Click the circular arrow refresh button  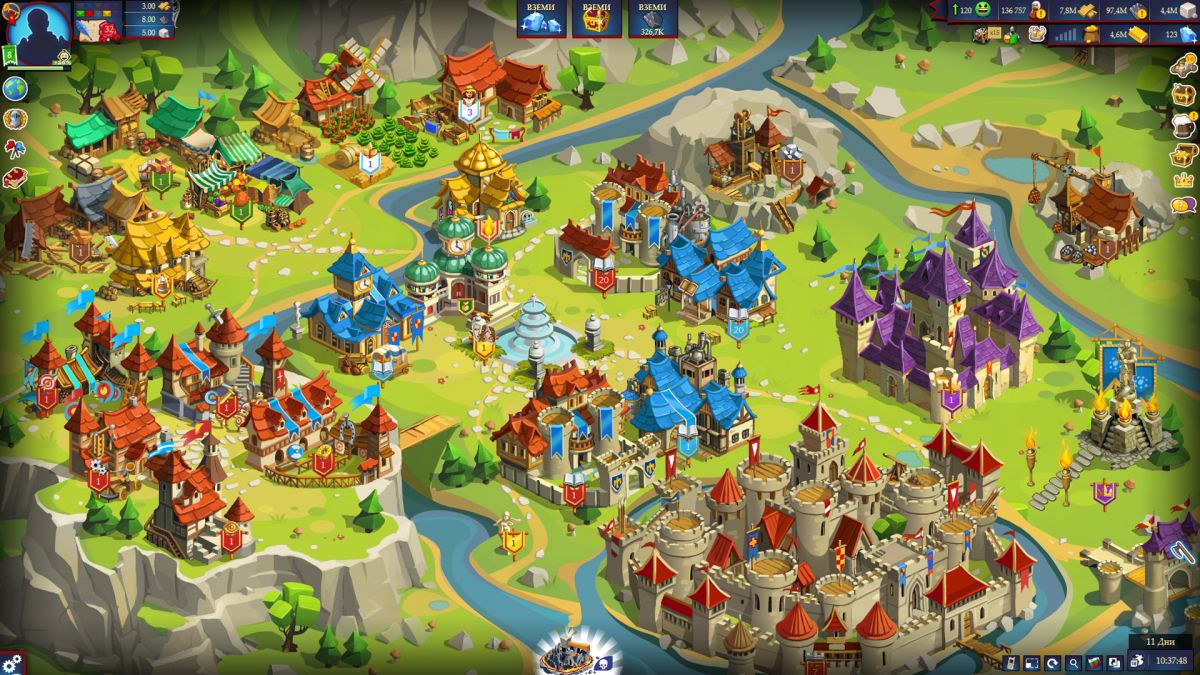click(x=1052, y=662)
